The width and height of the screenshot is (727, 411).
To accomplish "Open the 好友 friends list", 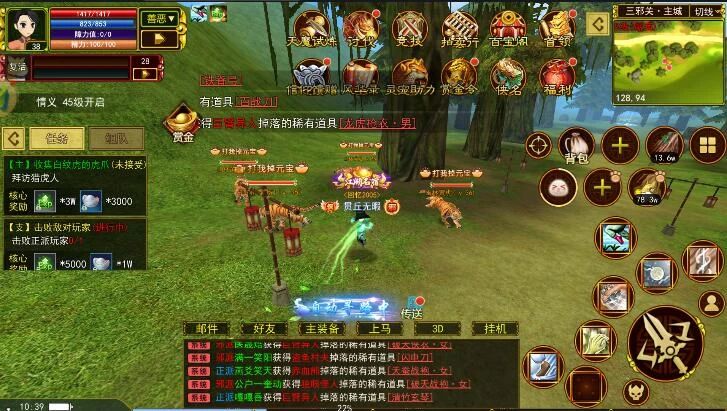I will click(x=264, y=328).
